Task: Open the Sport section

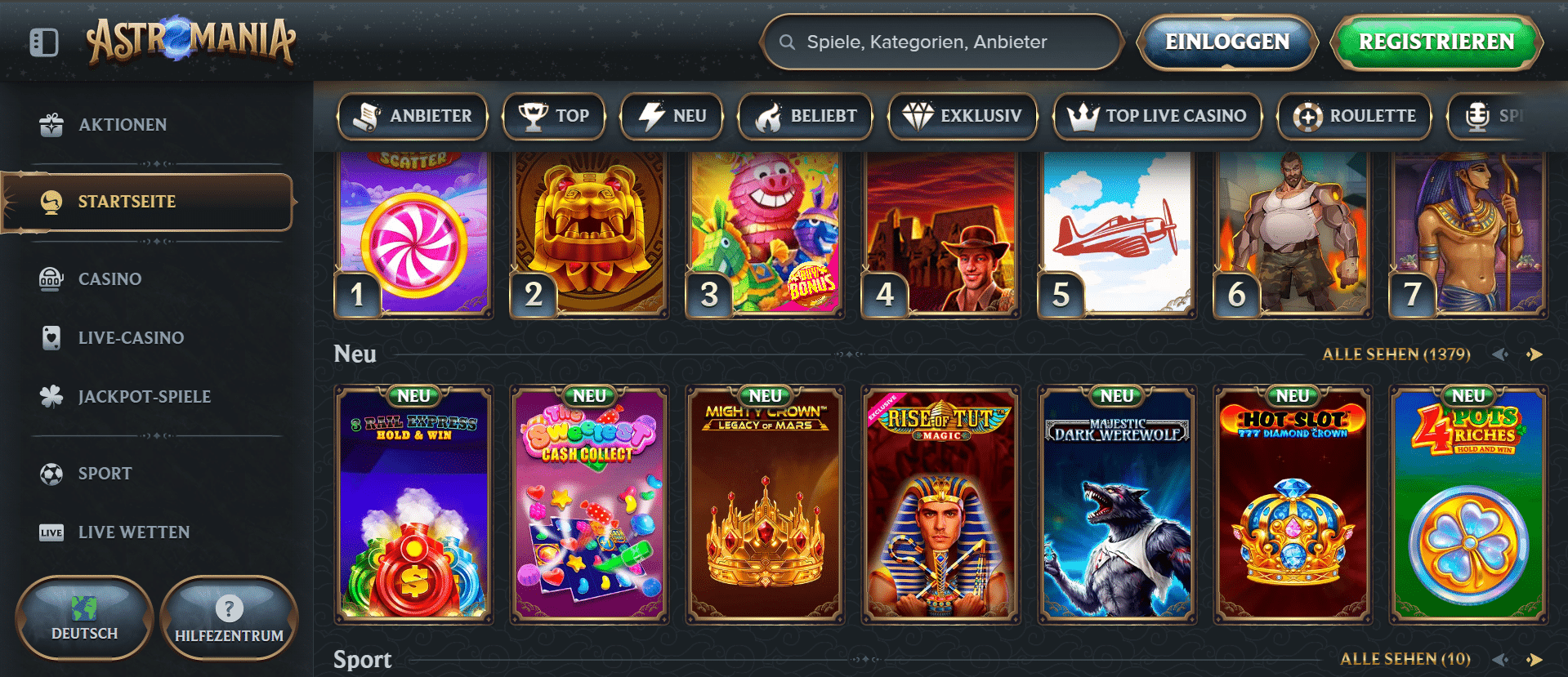Action: click(x=105, y=474)
